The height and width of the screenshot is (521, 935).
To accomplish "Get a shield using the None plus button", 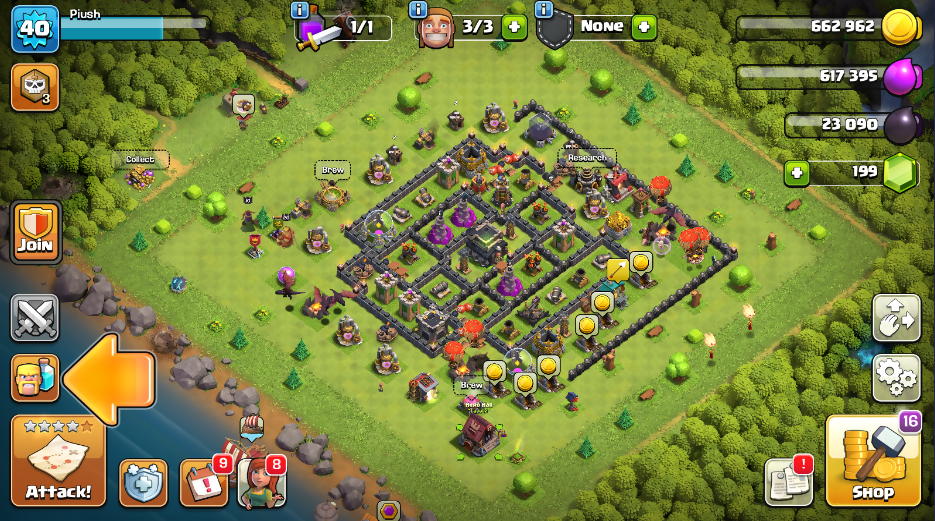I will (x=644, y=27).
